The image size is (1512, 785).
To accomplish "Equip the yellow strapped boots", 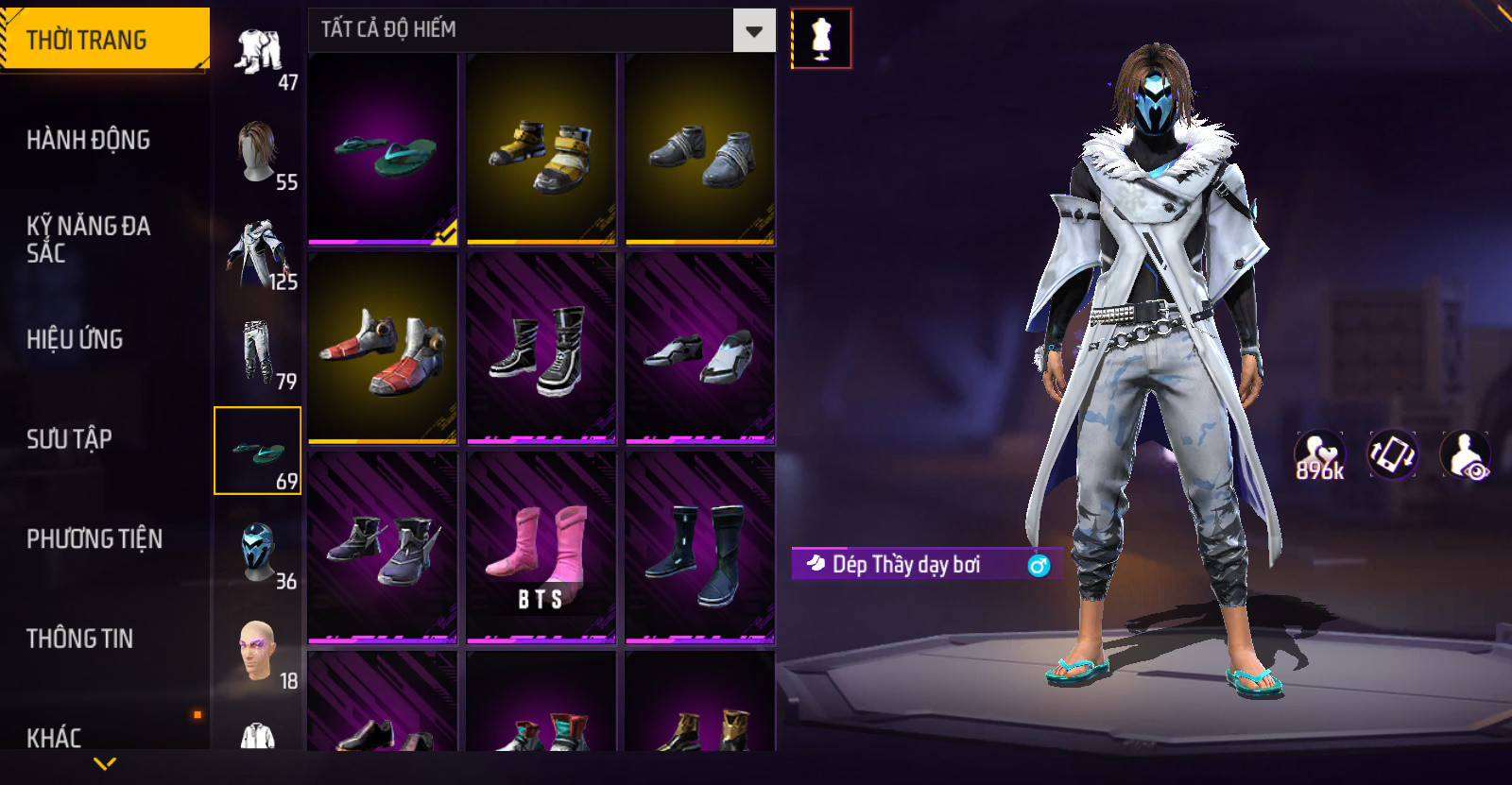I will (541, 150).
